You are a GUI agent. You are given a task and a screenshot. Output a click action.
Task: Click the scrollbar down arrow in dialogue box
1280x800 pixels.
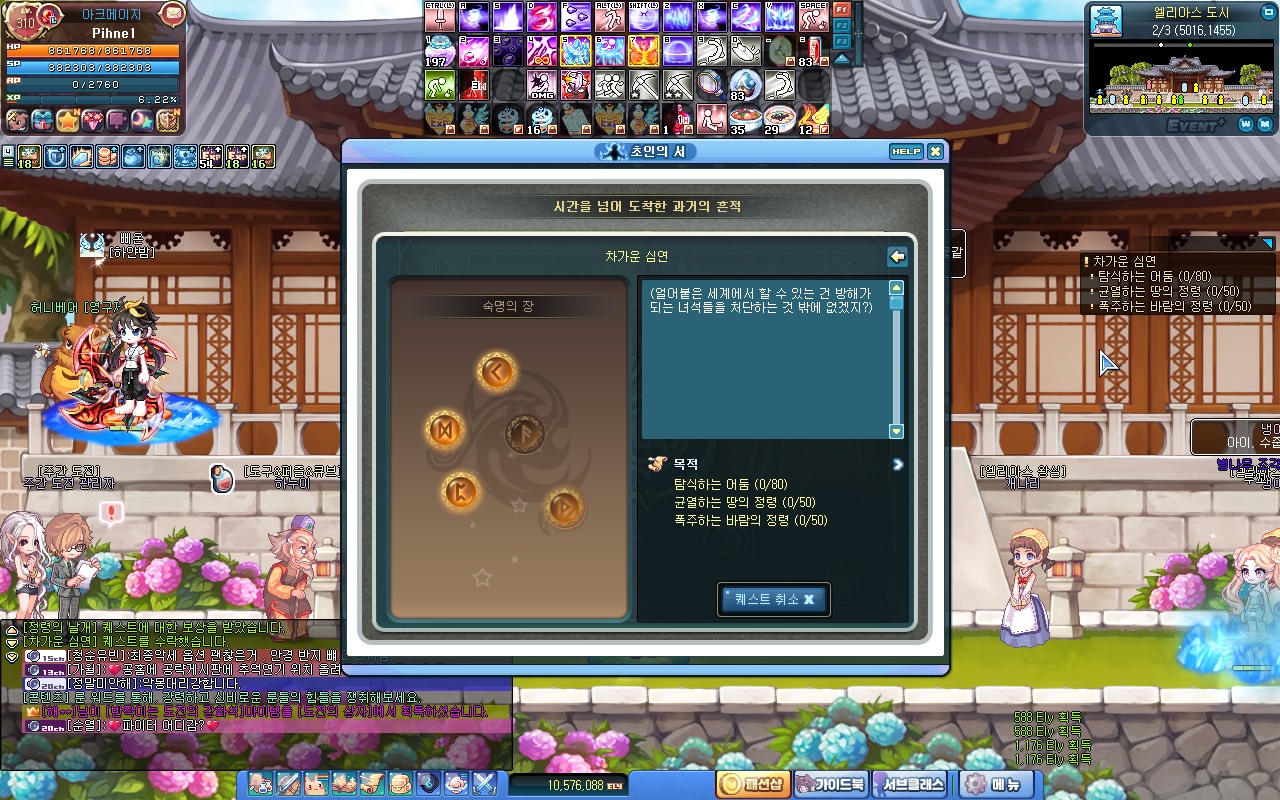click(895, 431)
